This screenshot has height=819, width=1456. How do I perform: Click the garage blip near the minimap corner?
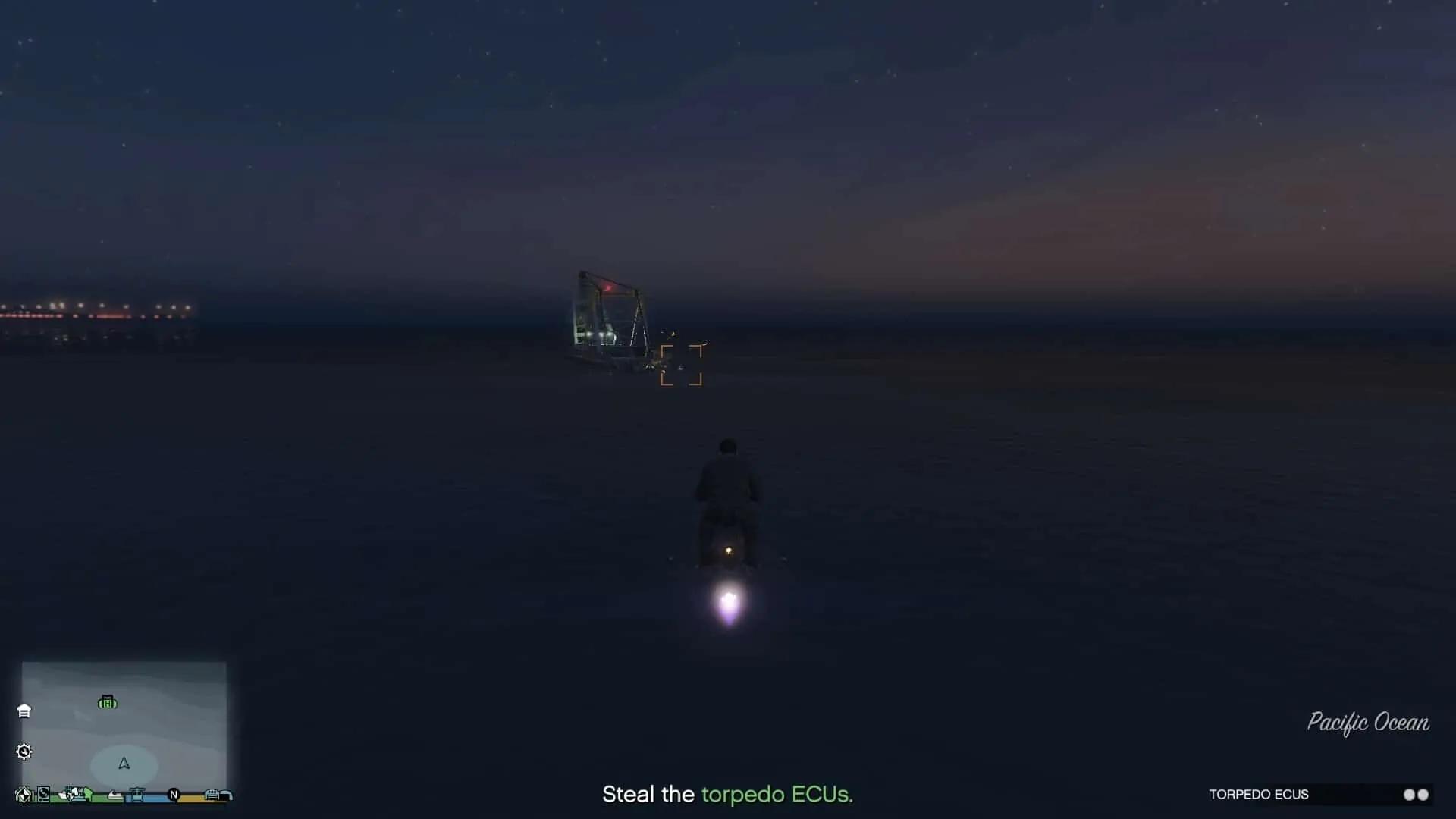[x=225, y=794]
